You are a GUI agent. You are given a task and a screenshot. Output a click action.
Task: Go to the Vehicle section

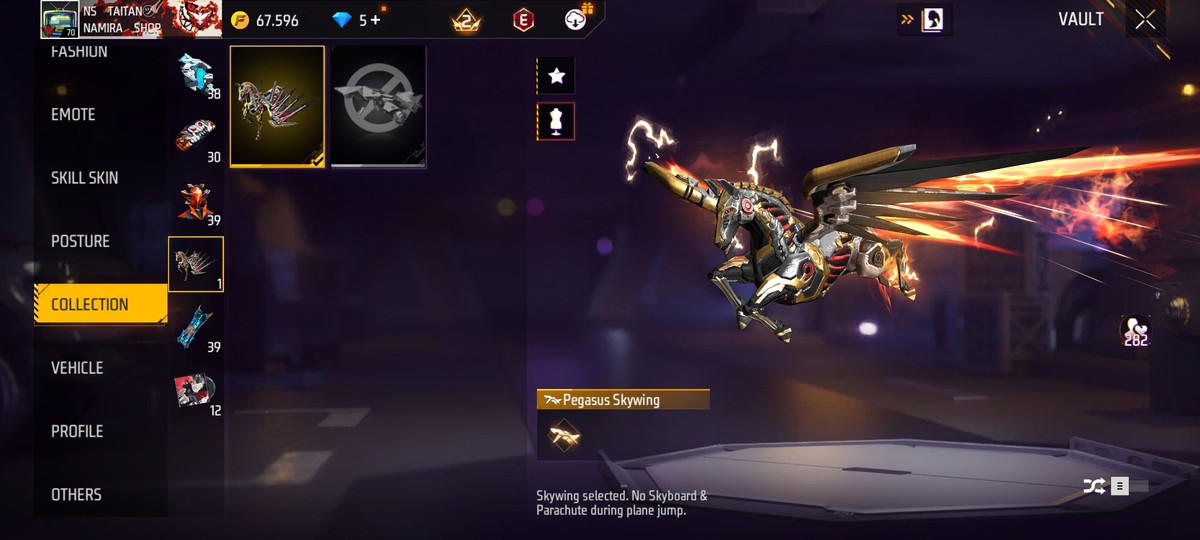tap(77, 368)
